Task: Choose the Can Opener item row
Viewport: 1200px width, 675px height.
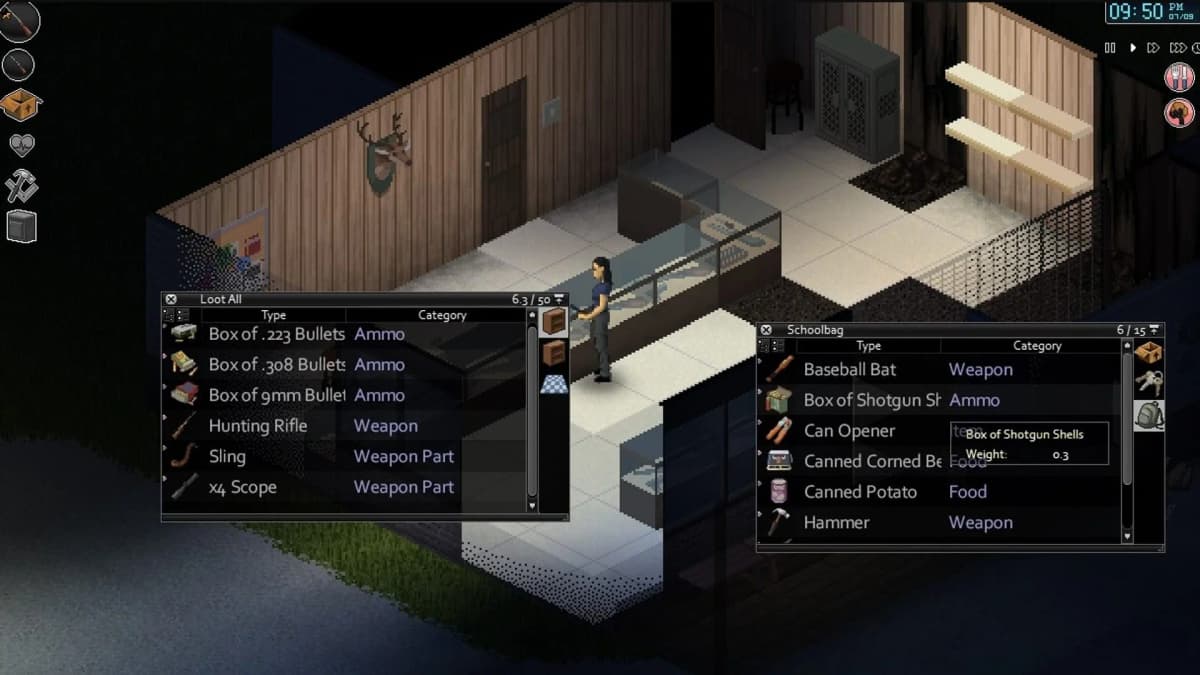Action: (849, 431)
